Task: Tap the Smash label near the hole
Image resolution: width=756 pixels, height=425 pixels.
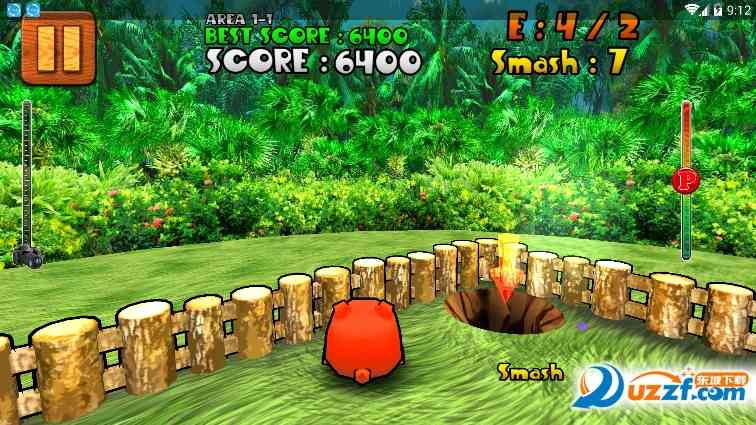Action: click(x=530, y=373)
